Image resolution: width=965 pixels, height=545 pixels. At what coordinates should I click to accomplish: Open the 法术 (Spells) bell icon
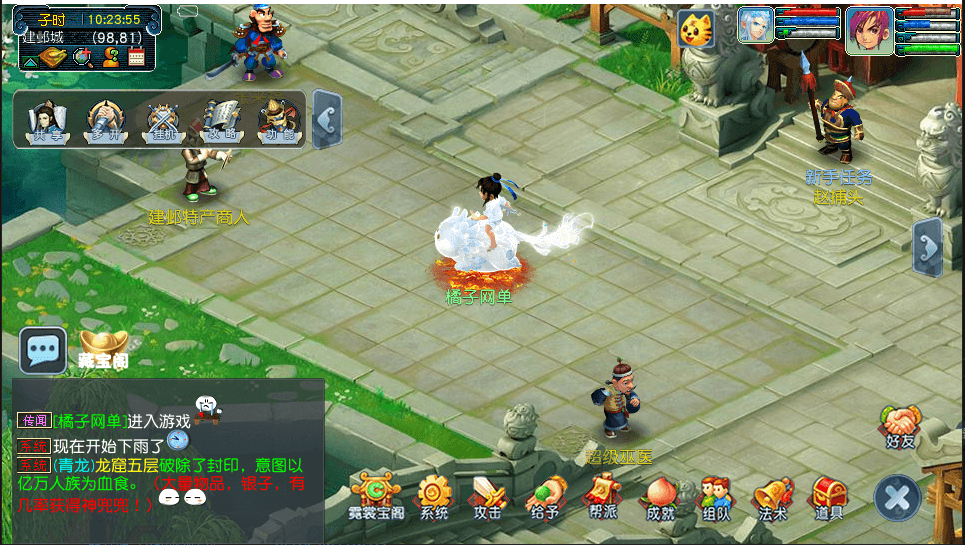772,493
